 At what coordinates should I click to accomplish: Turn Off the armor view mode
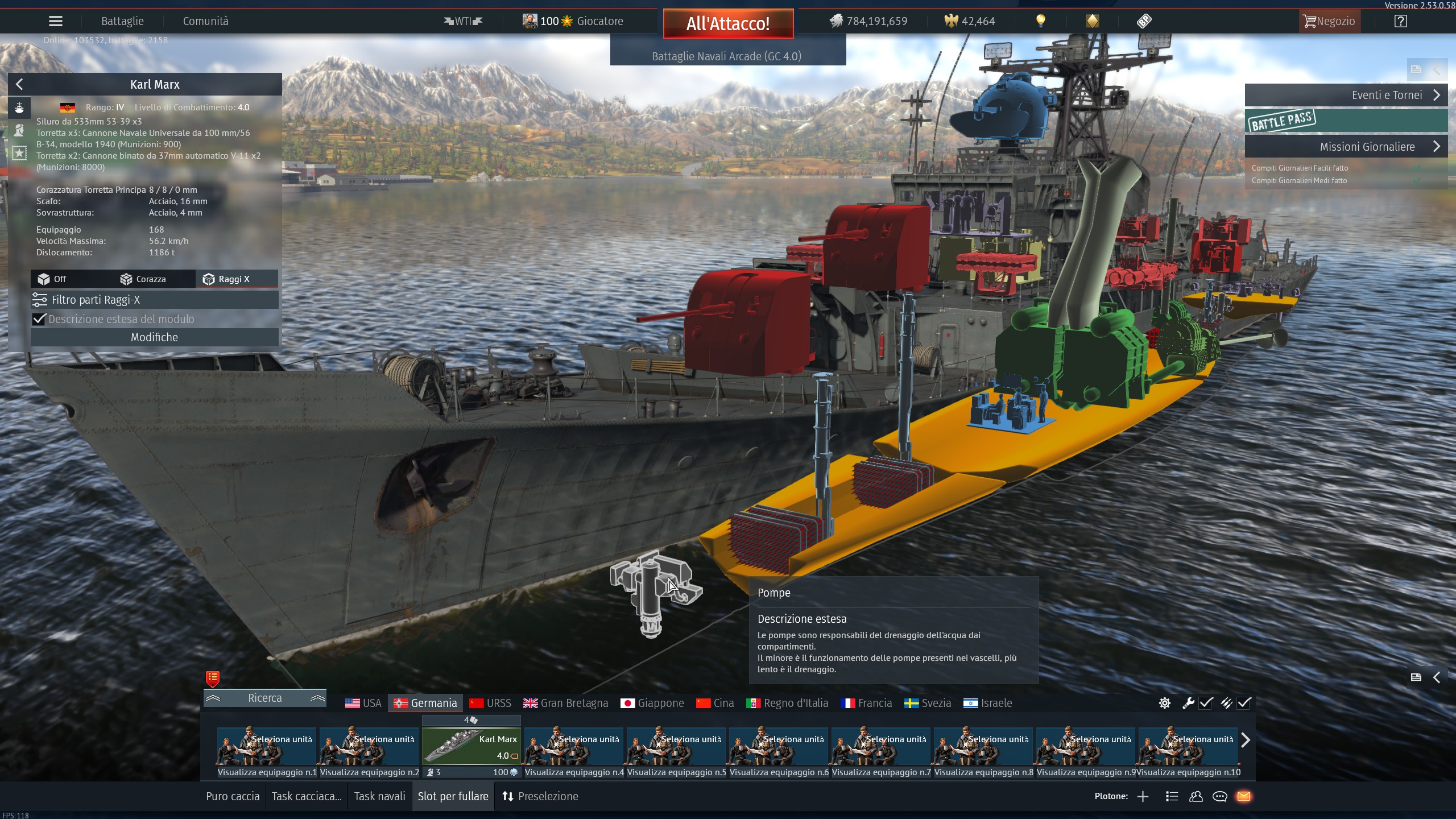tap(52, 279)
